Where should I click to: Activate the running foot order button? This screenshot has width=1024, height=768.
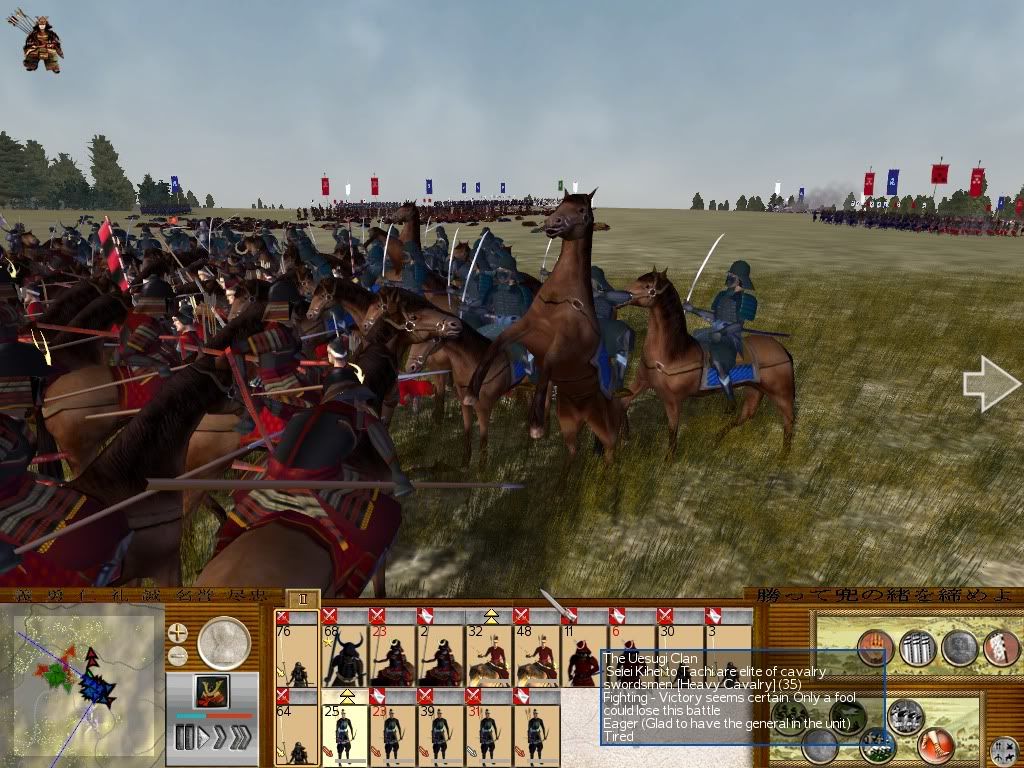pyautogui.click(x=937, y=744)
